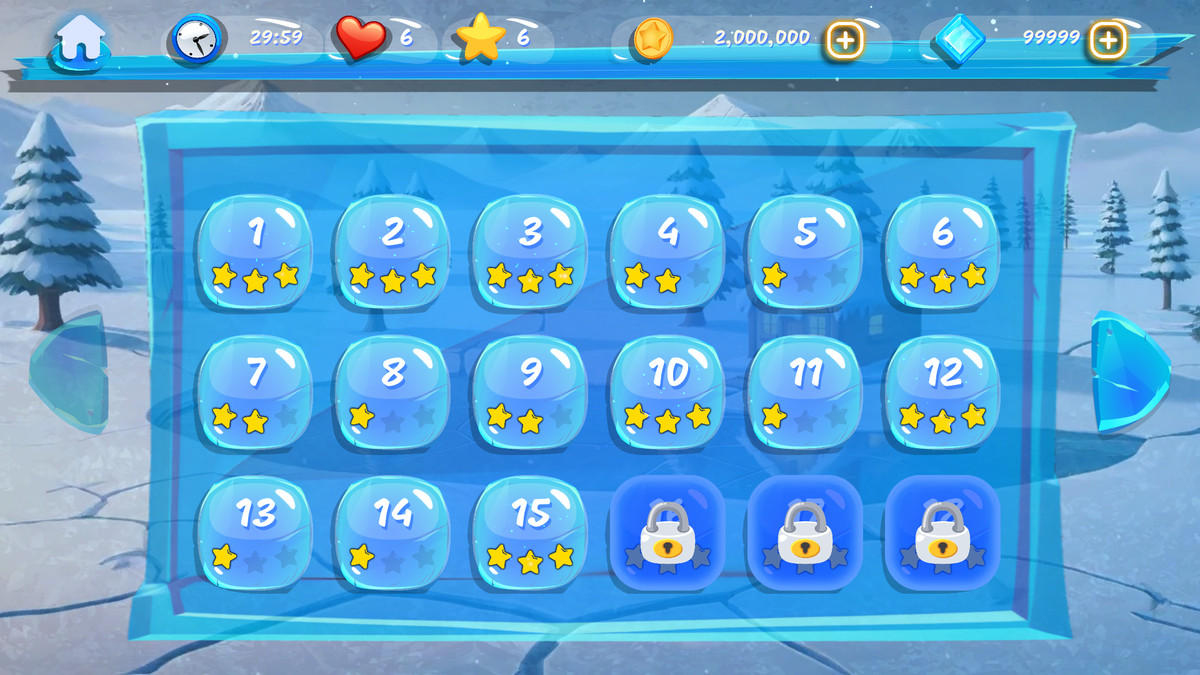Open level 8 tile
Viewport: 1200px width, 675px height.
(x=393, y=392)
